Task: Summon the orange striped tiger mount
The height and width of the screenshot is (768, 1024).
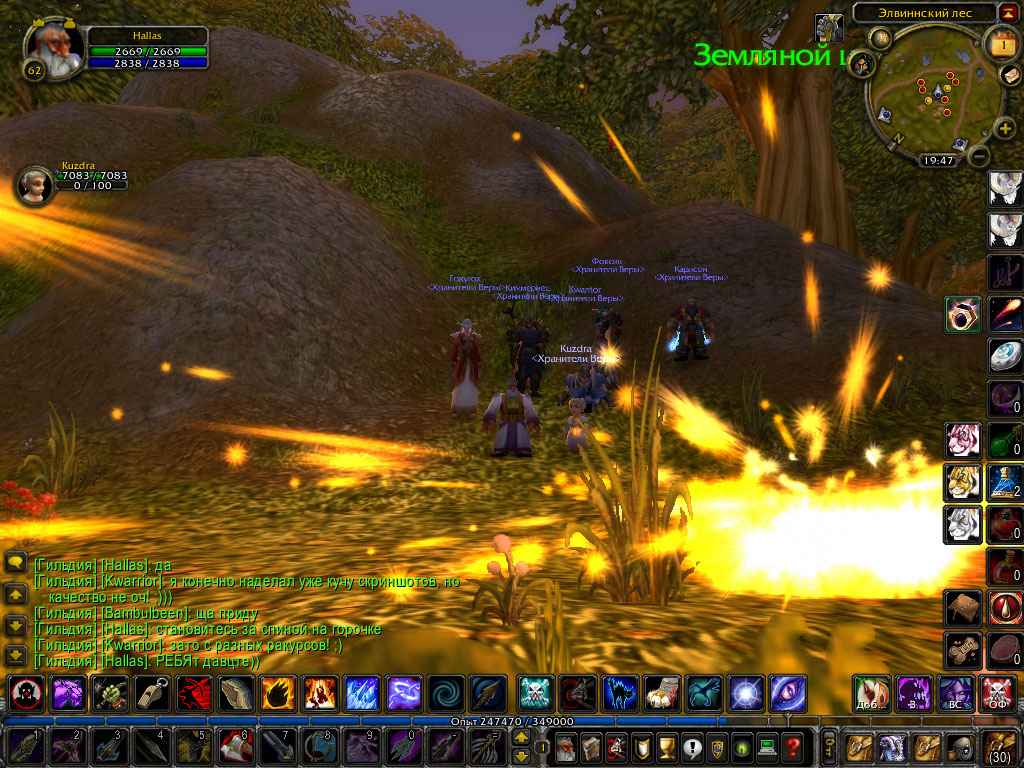Action: [962, 482]
